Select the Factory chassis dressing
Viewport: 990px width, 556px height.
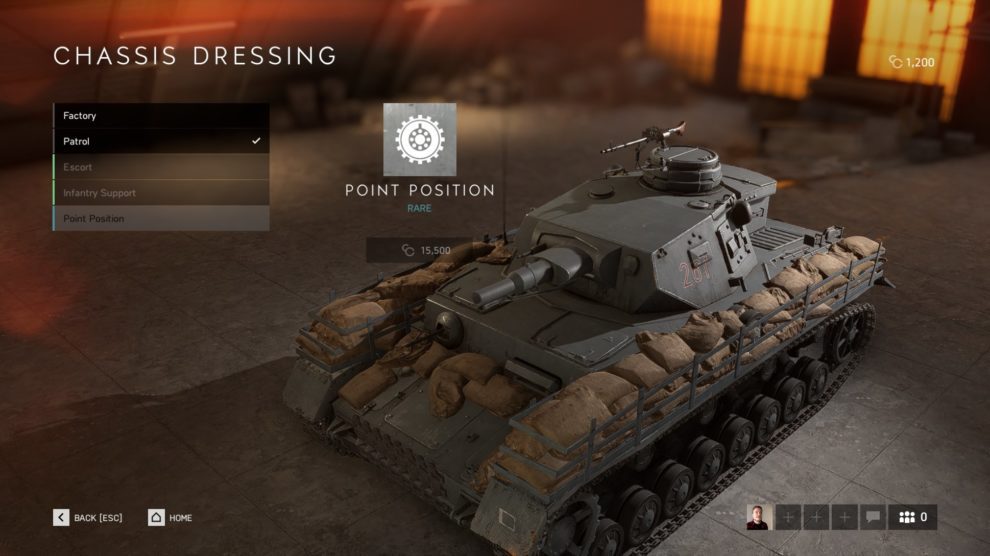pos(160,116)
